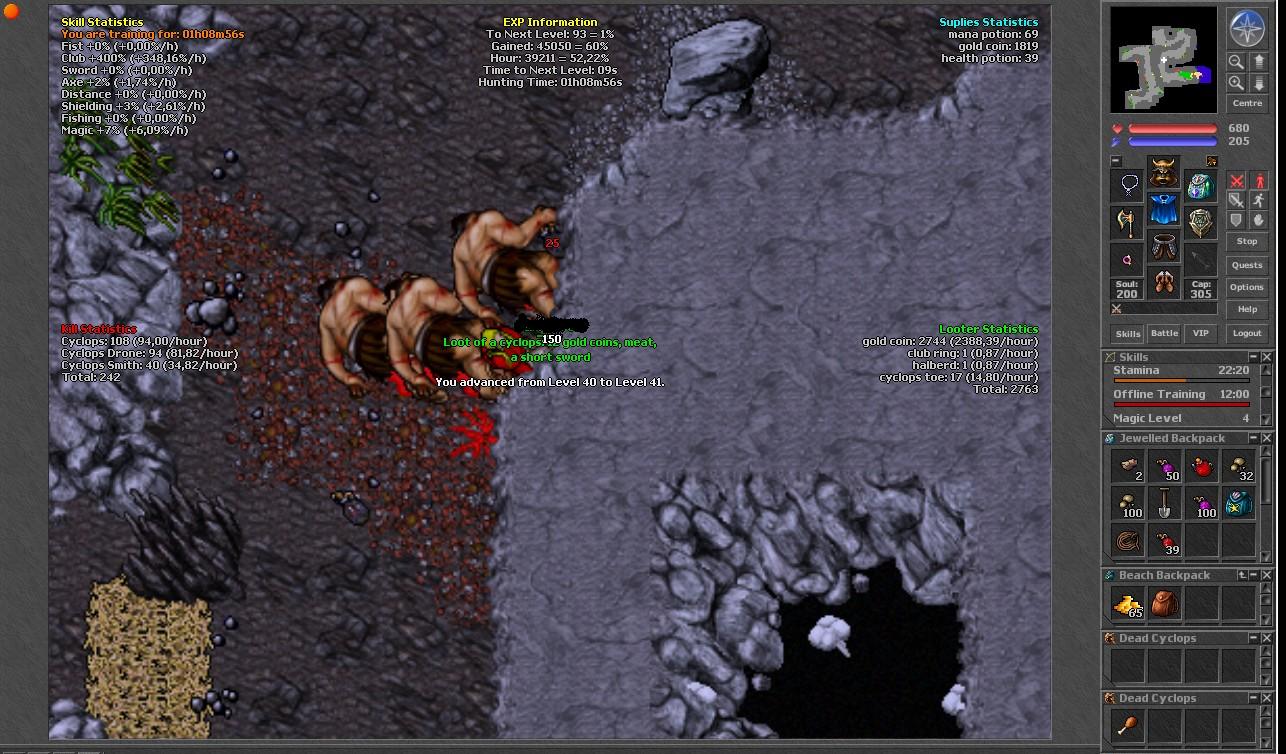Open the Quests log
Screen dimensions: 1286x754
pyautogui.click(x=1247, y=265)
